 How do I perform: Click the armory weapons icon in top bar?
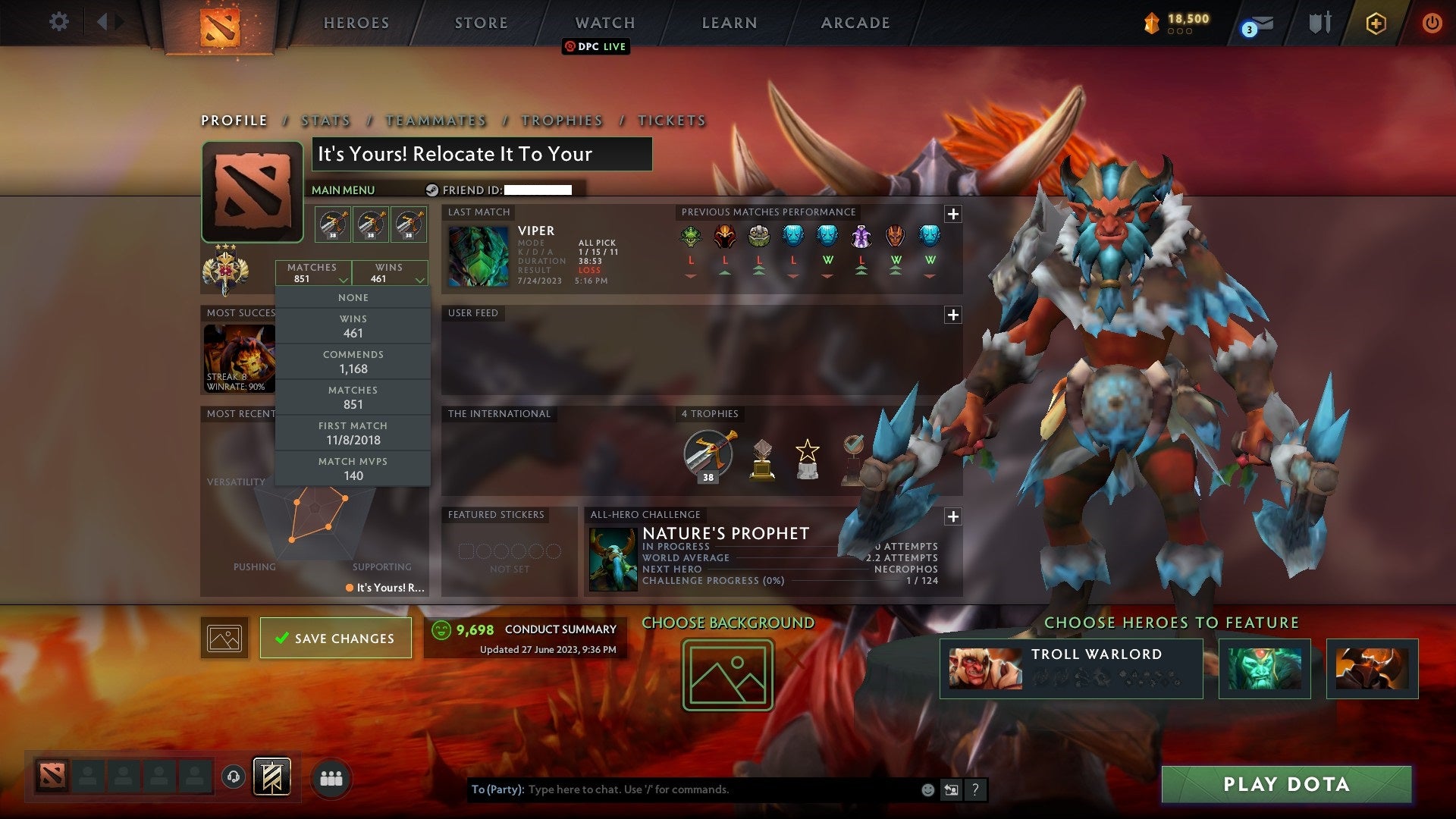(x=1319, y=22)
